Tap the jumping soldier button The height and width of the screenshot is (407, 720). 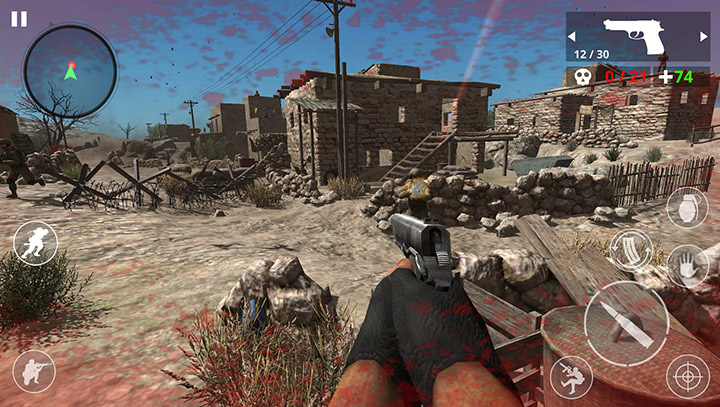pyautogui.click(x=571, y=376)
